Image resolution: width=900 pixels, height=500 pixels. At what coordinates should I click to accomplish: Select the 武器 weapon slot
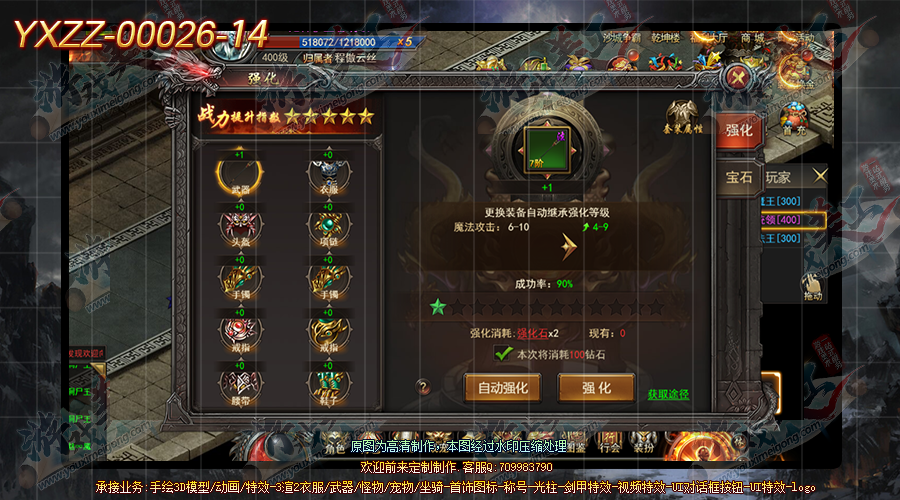[240, 177]
